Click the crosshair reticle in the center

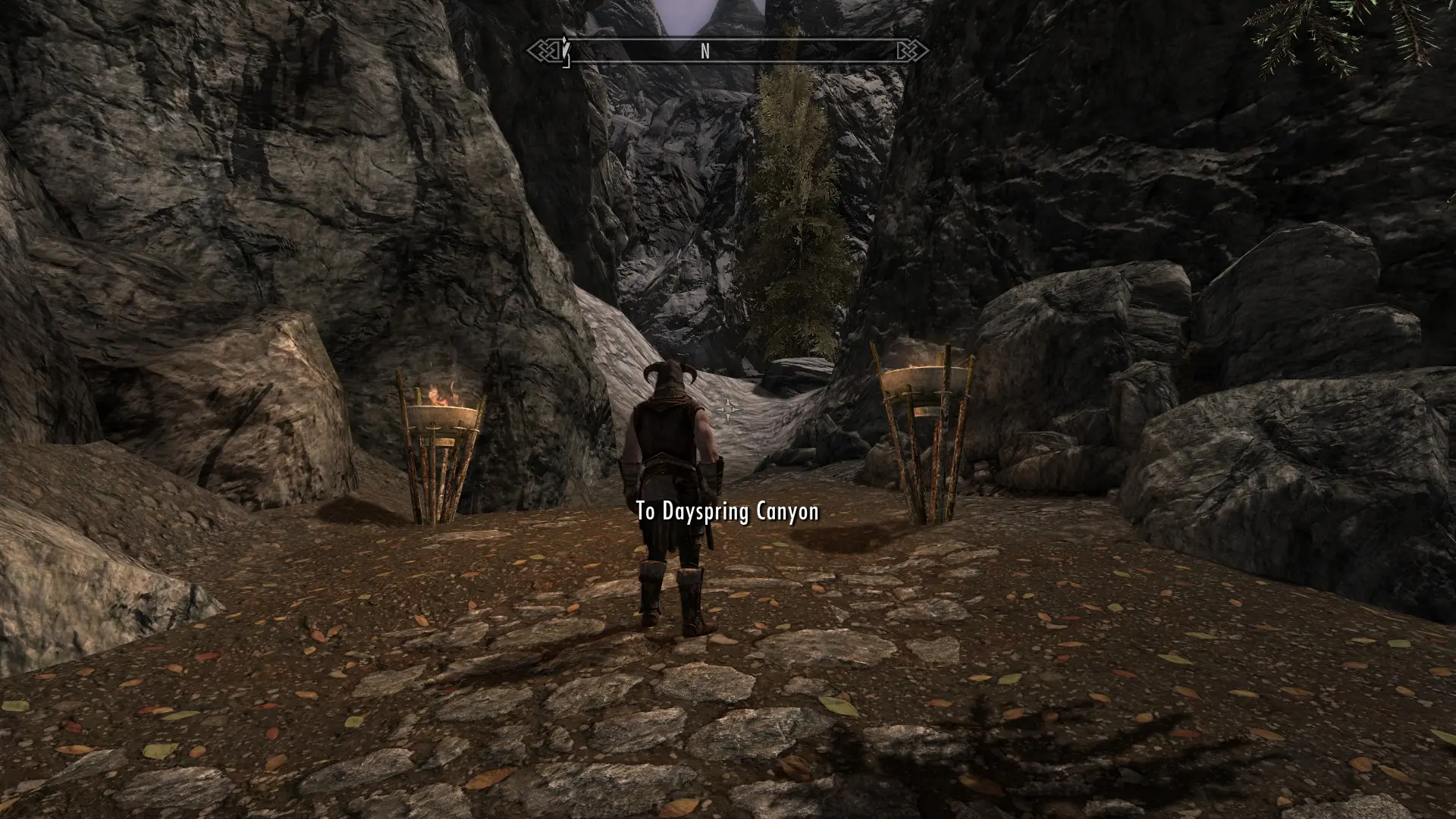[728, 409]
